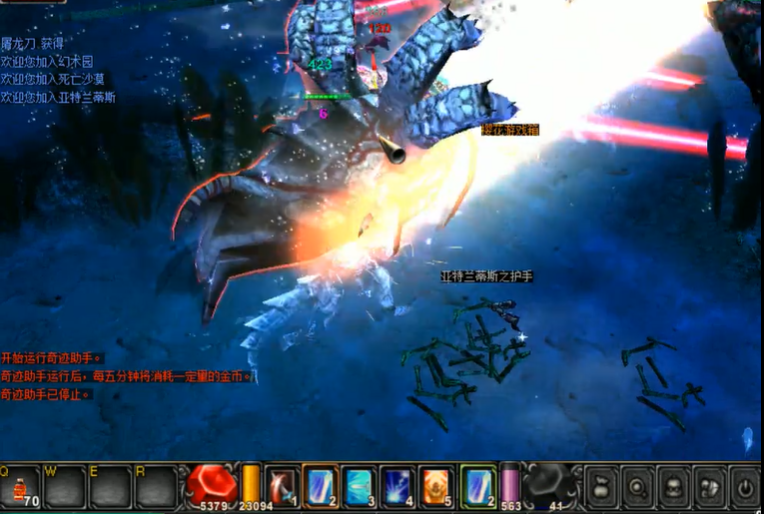Select the empty E item slot
This screenshot has height=514, width=764.
pos(110,487)
